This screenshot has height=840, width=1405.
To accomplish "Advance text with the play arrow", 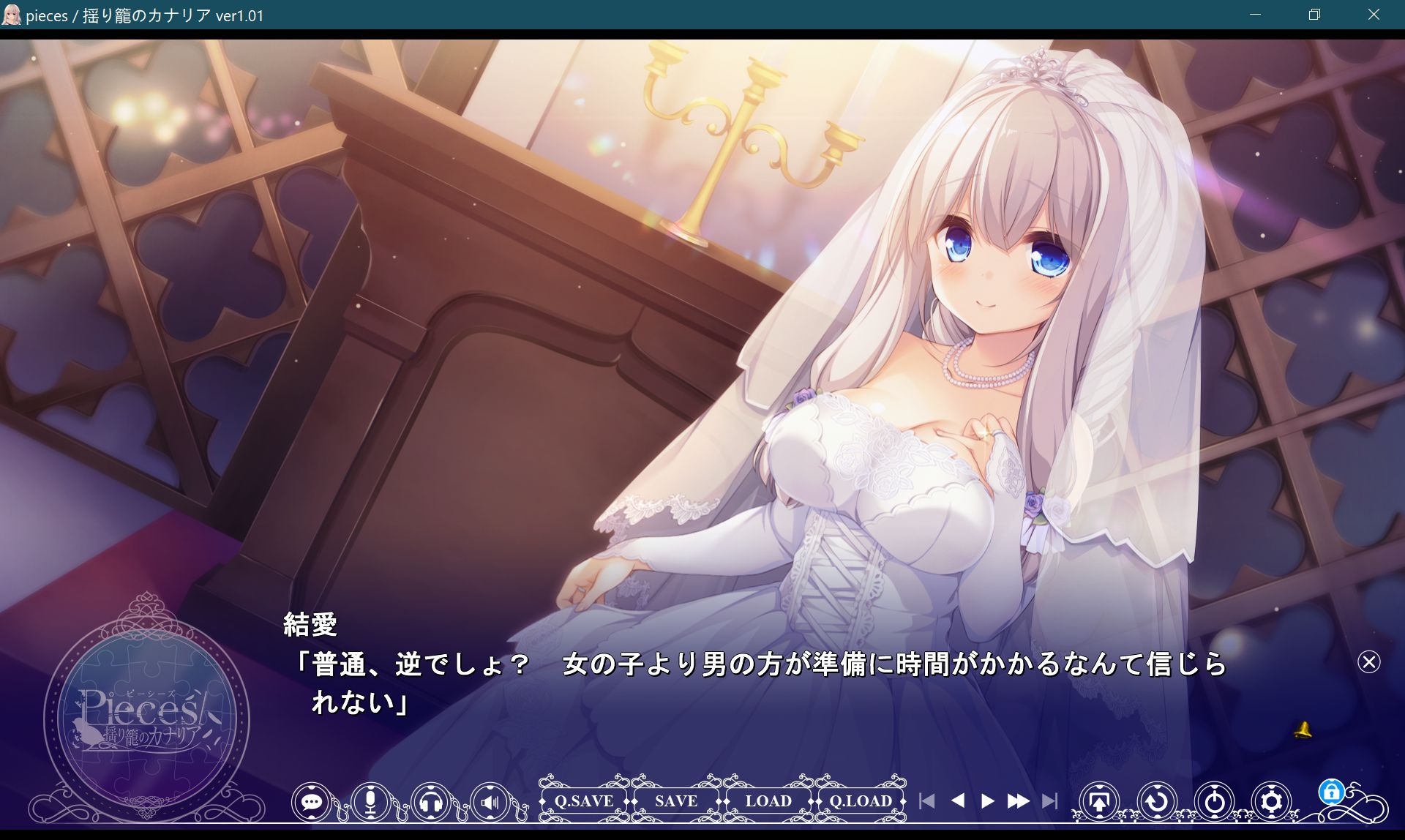I will click(x=986, y=801).
